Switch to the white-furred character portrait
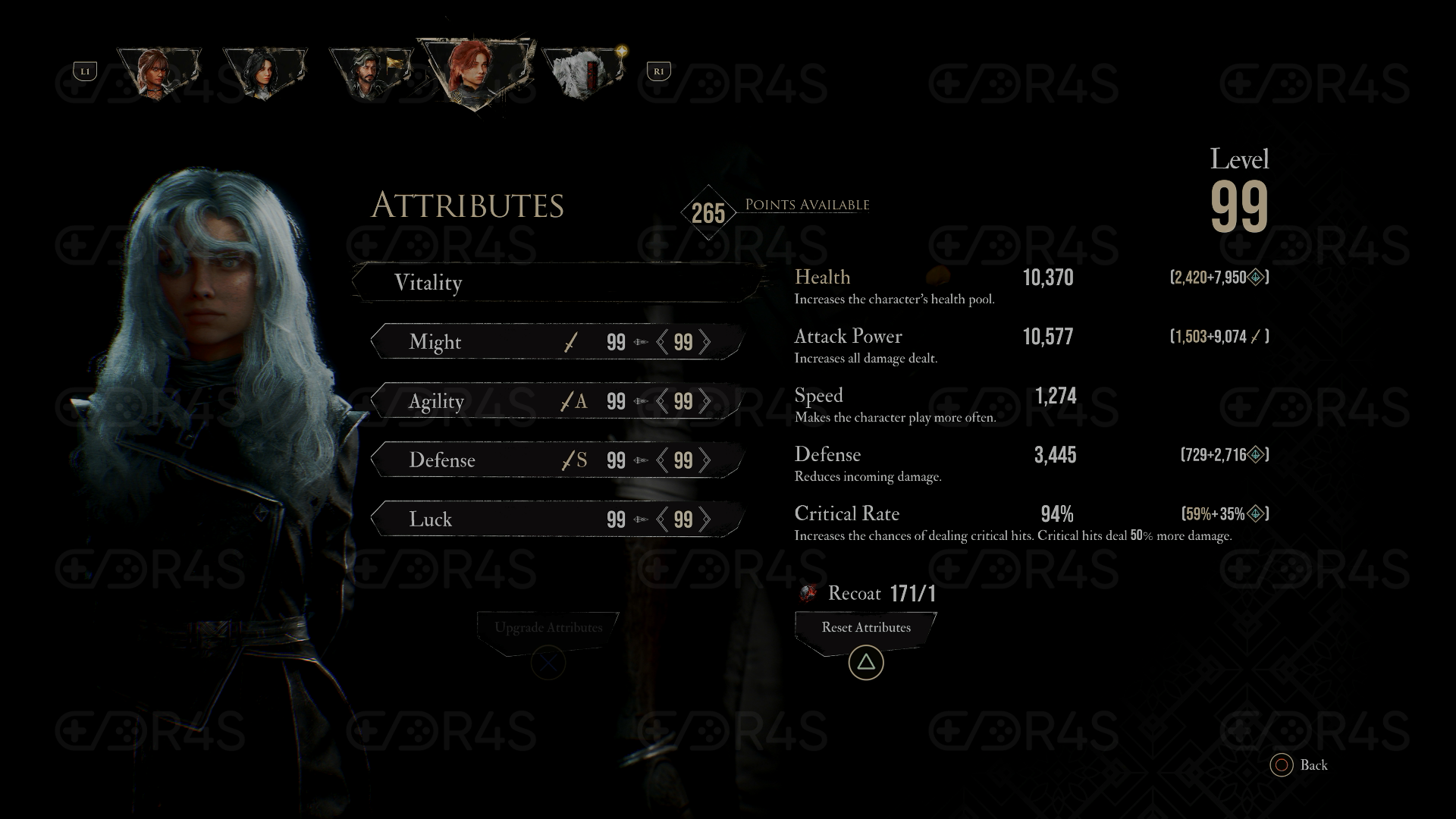The image size is (1456, 819). tap(581, 72)
